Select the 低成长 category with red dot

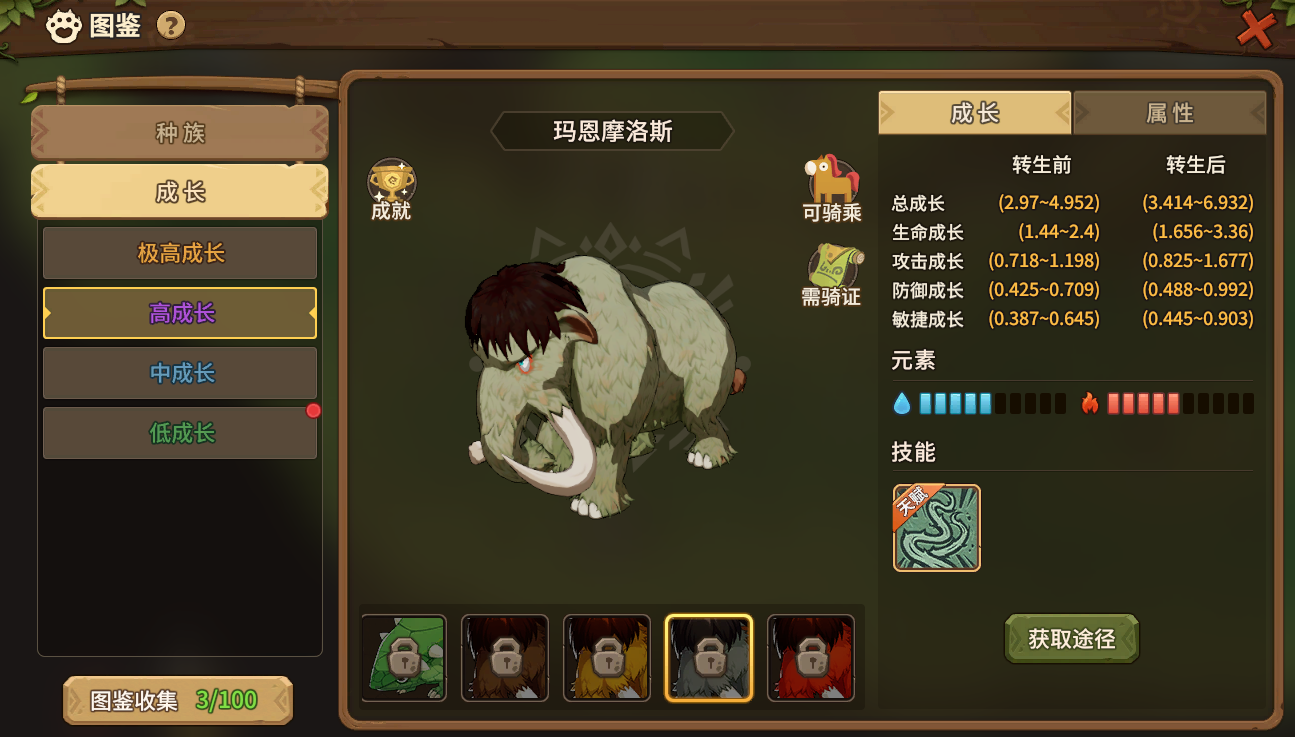[179, 433]
